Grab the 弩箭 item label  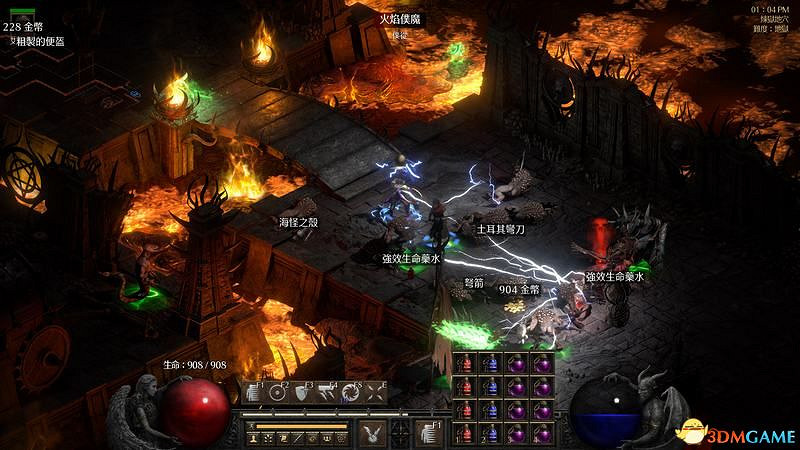click(x=475, y=283)
